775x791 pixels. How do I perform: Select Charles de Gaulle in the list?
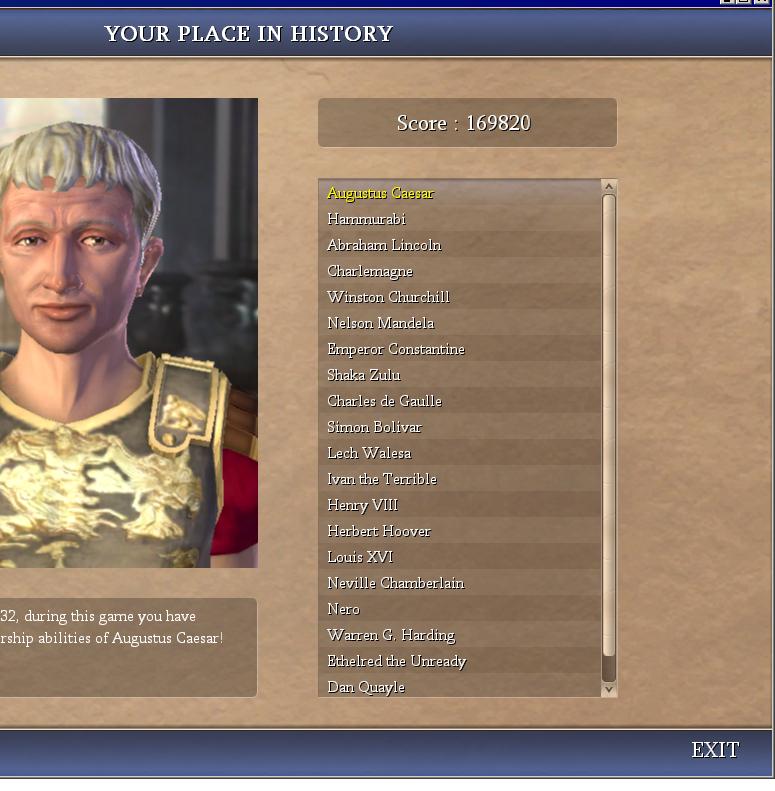[x=384, y=401]
